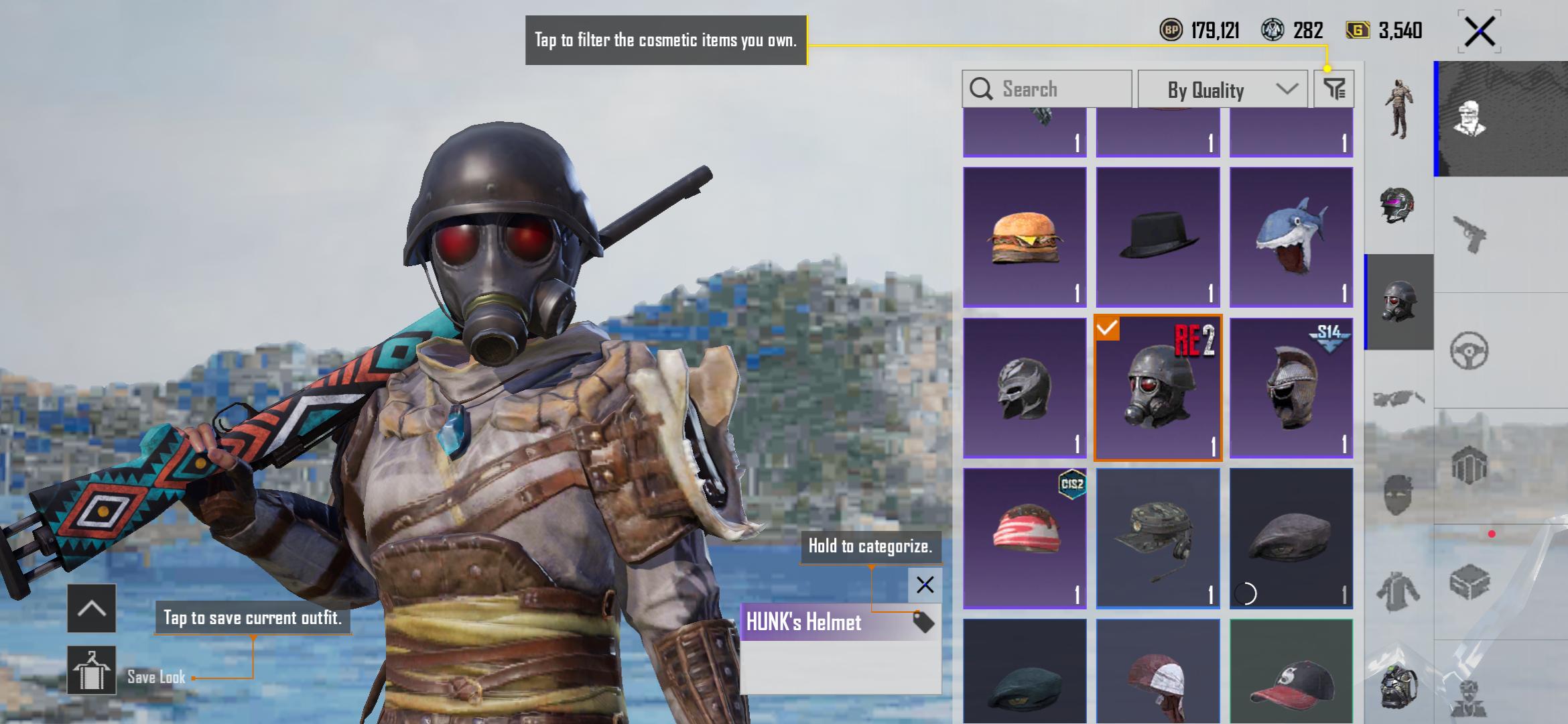Select the burger hat item
The height and width of the screenshot is (724, 1568).
(x=1025, y=237)
